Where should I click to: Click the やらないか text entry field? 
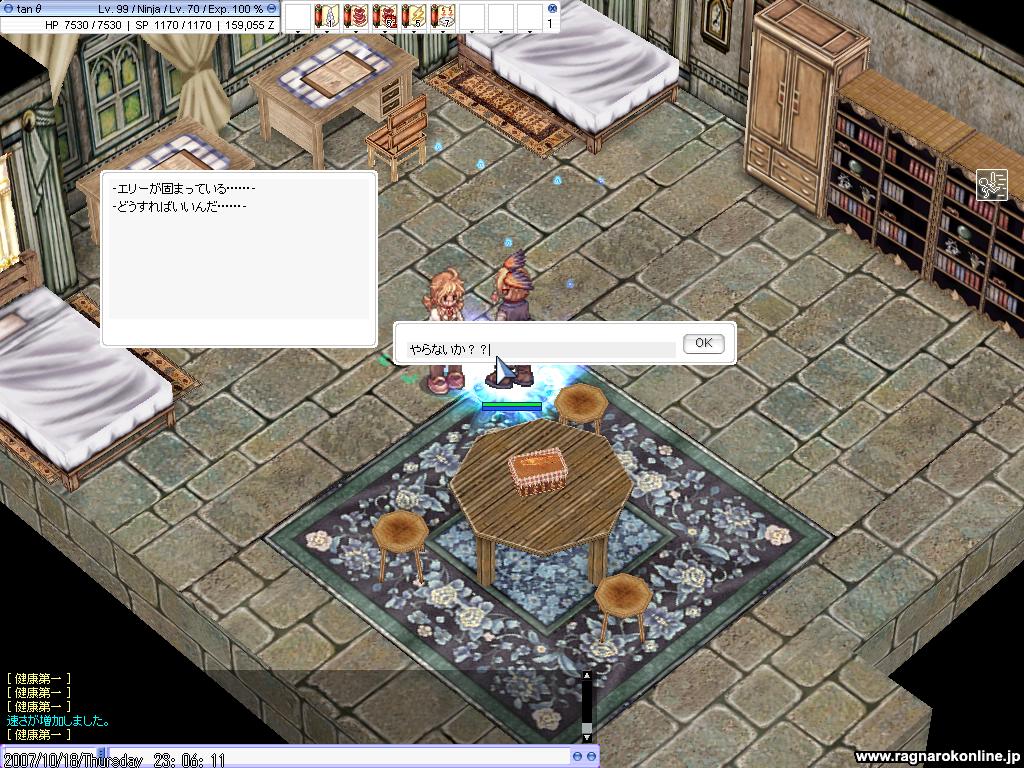pyautogui.click(x=540, y=350)
